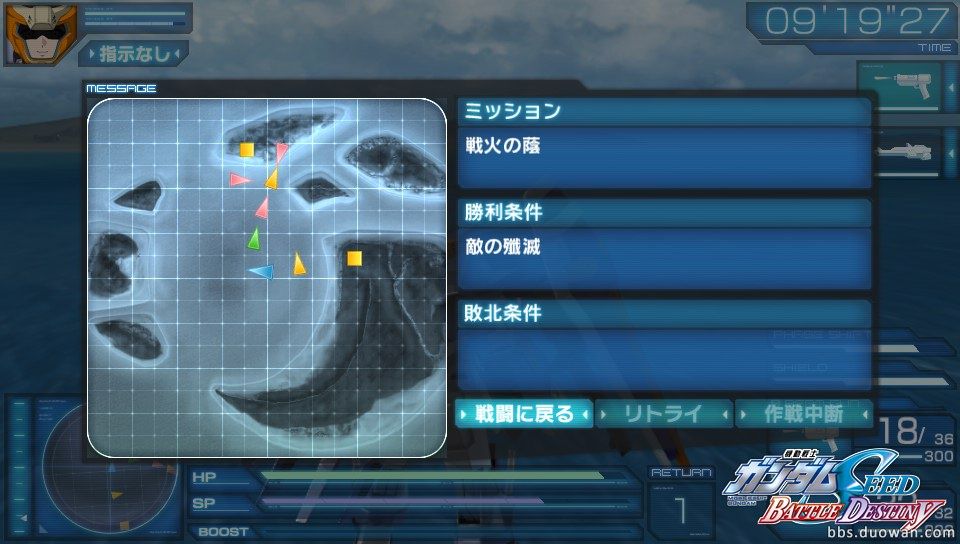Select the green unit marker on map
The width and height of the screenshot is (960, 544).
(254, 239)
